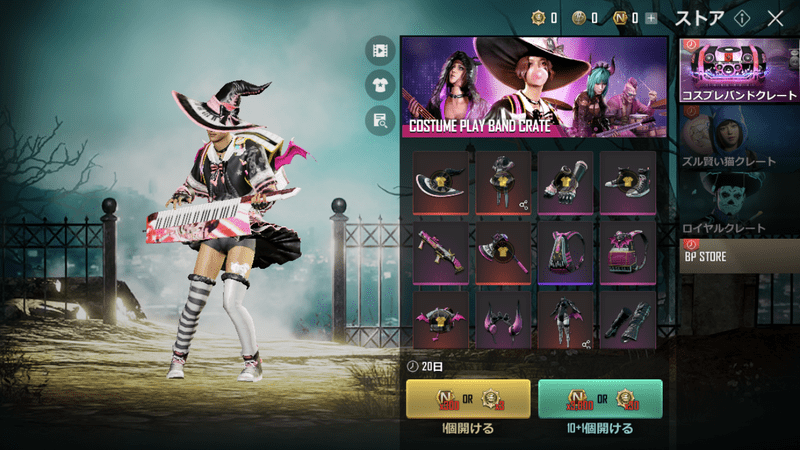This screenshot has width=800, height=450.
Task: Select the witch hat reward
Action: click(441, 182)
